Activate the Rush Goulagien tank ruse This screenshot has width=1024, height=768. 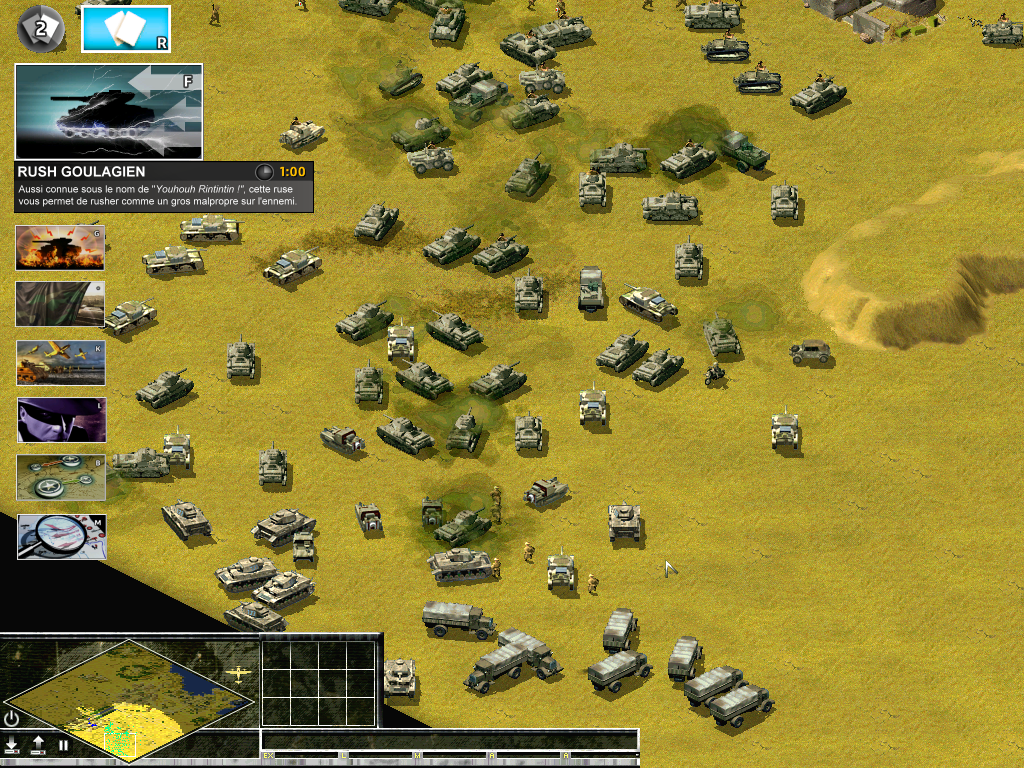pos(108,111)
